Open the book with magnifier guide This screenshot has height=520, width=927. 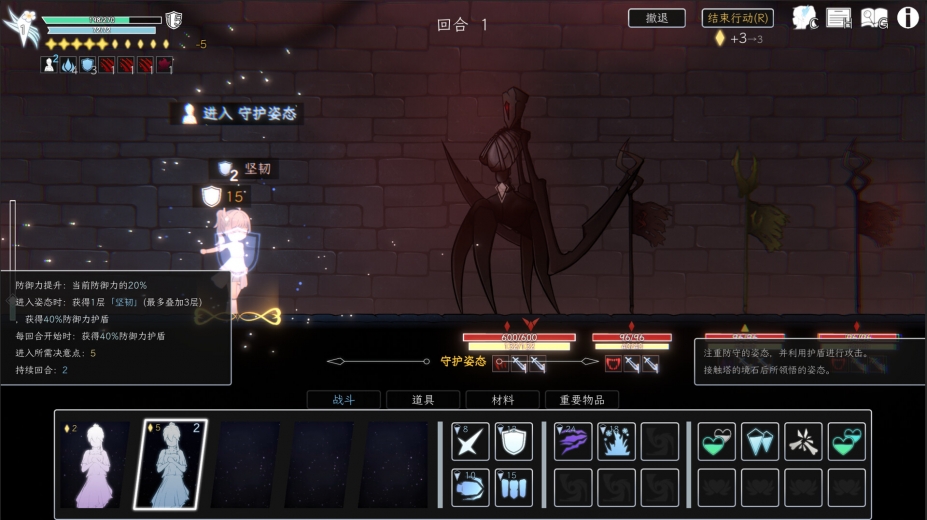pyautogui.click(x=874, y=17)
